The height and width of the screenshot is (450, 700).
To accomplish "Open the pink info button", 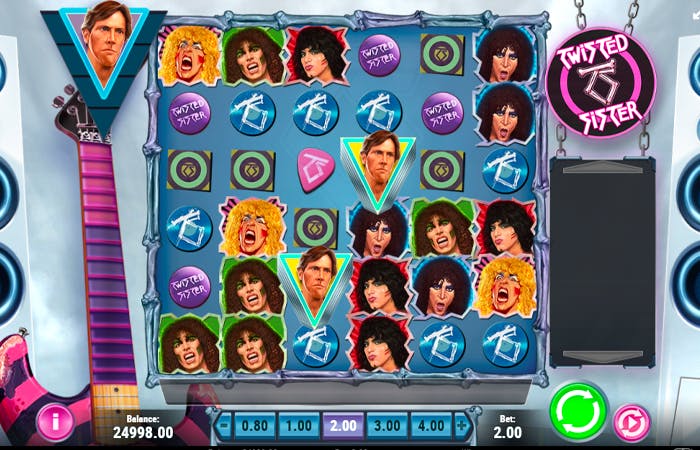I will click(x=54, y=423).
